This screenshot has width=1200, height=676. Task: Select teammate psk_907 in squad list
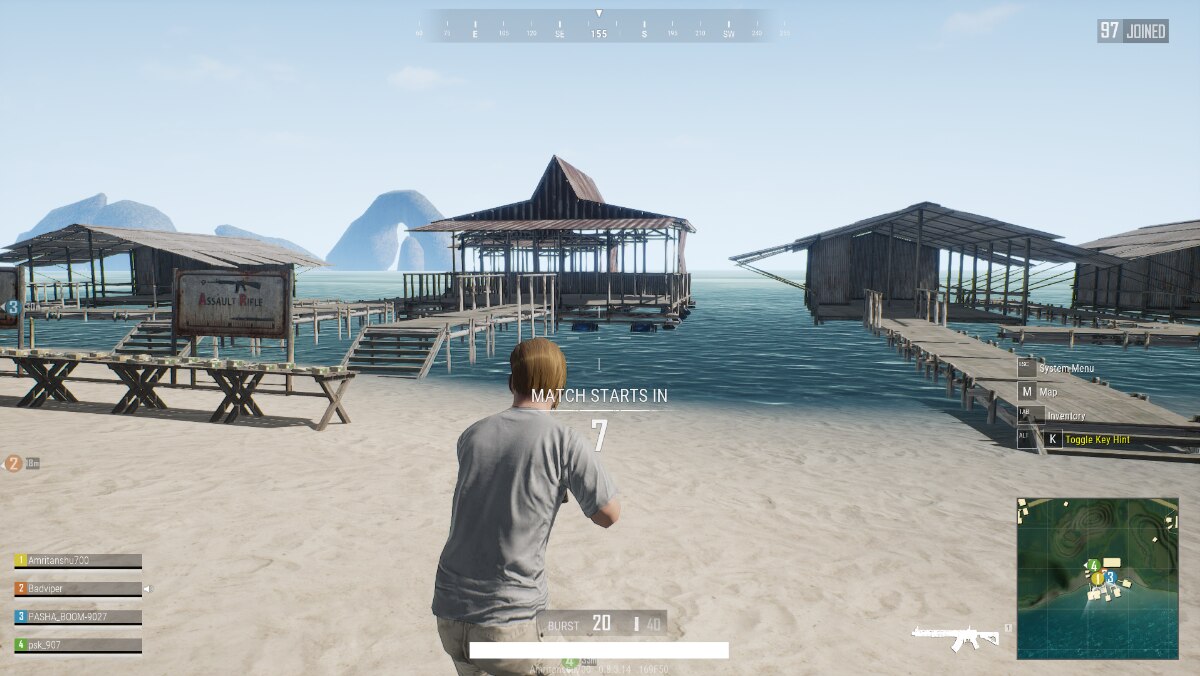pos(77,645)
